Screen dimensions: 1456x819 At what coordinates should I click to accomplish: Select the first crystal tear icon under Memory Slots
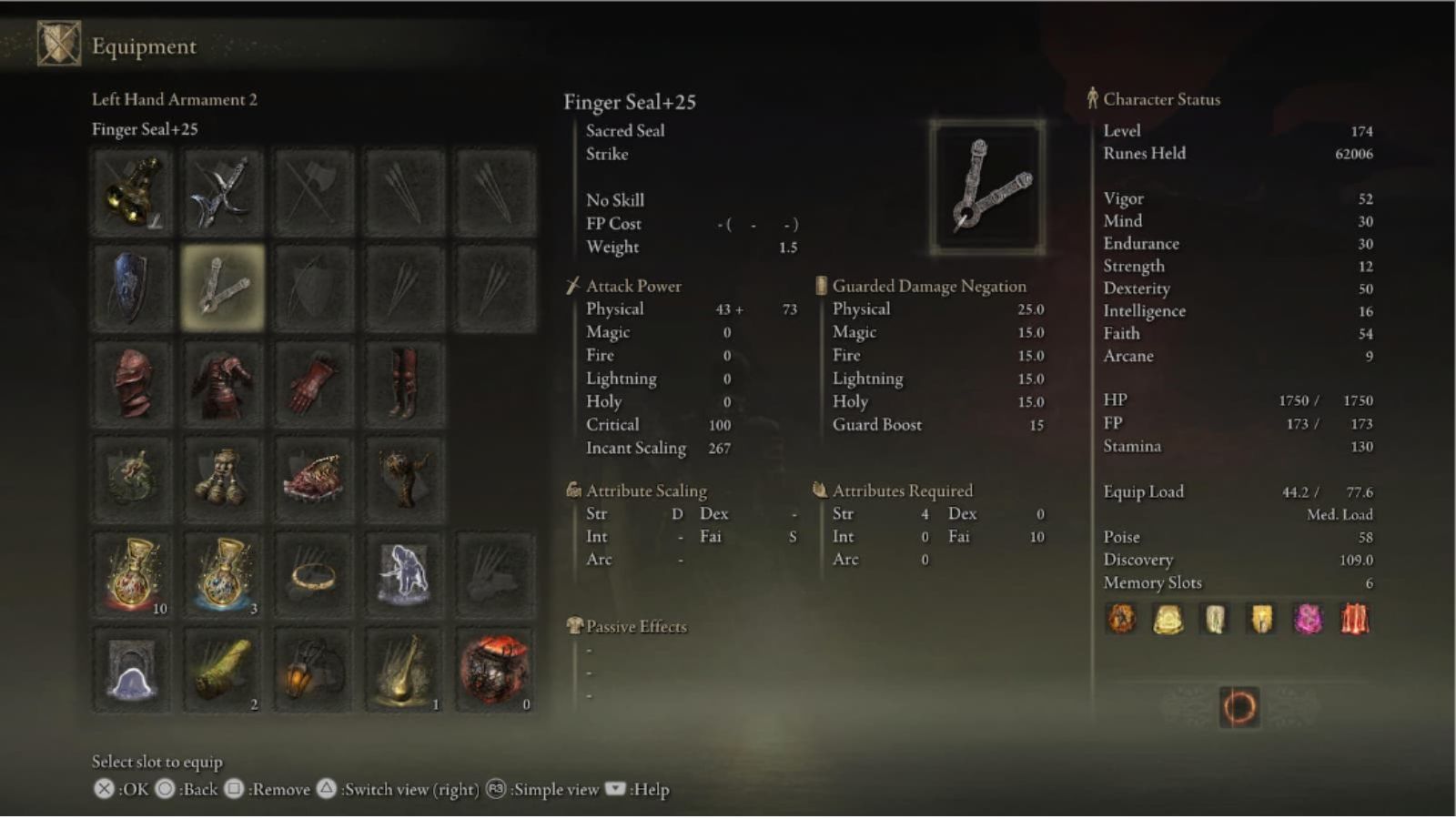coord(1121,618)
